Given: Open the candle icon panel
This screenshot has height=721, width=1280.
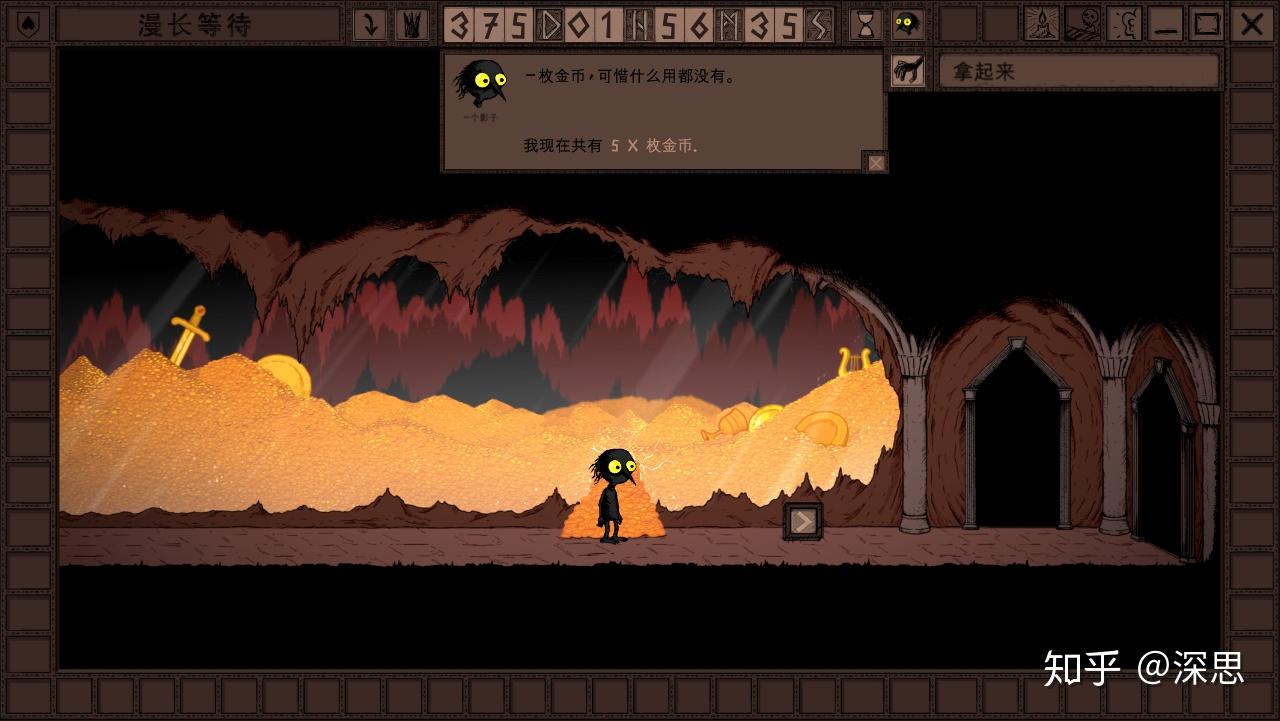Looking at the screenshot, I should pos(1042,24).
